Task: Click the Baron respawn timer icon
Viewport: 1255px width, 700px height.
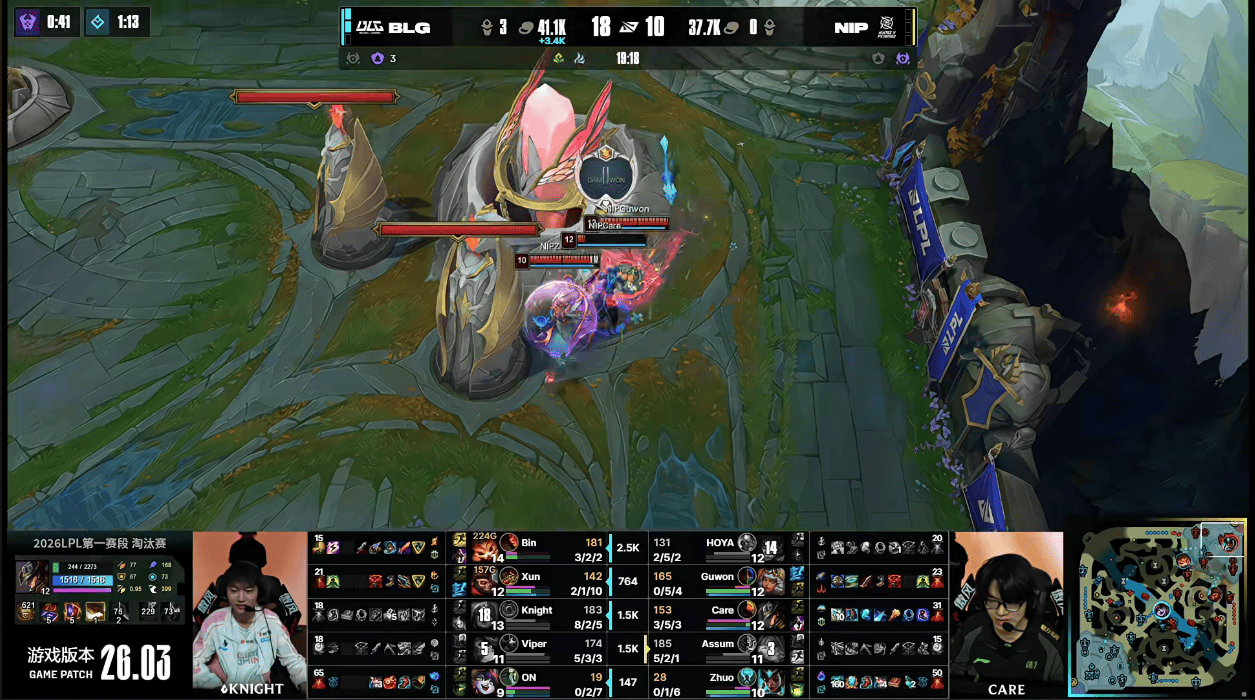Action: click(x=27, y=21)
